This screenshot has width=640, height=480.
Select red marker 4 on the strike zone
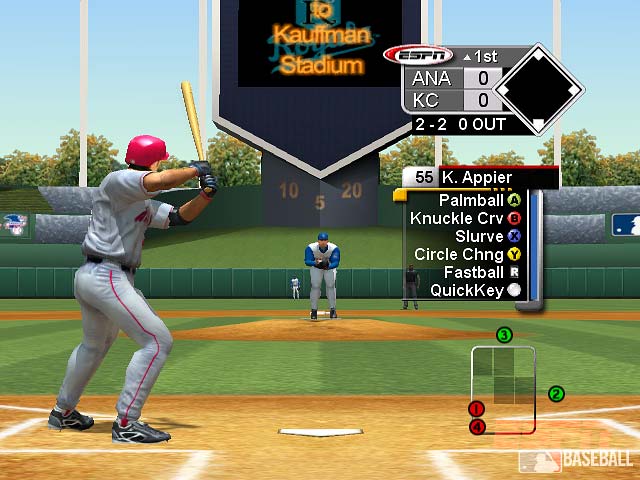pyautogui.click(x=477, y=426)
